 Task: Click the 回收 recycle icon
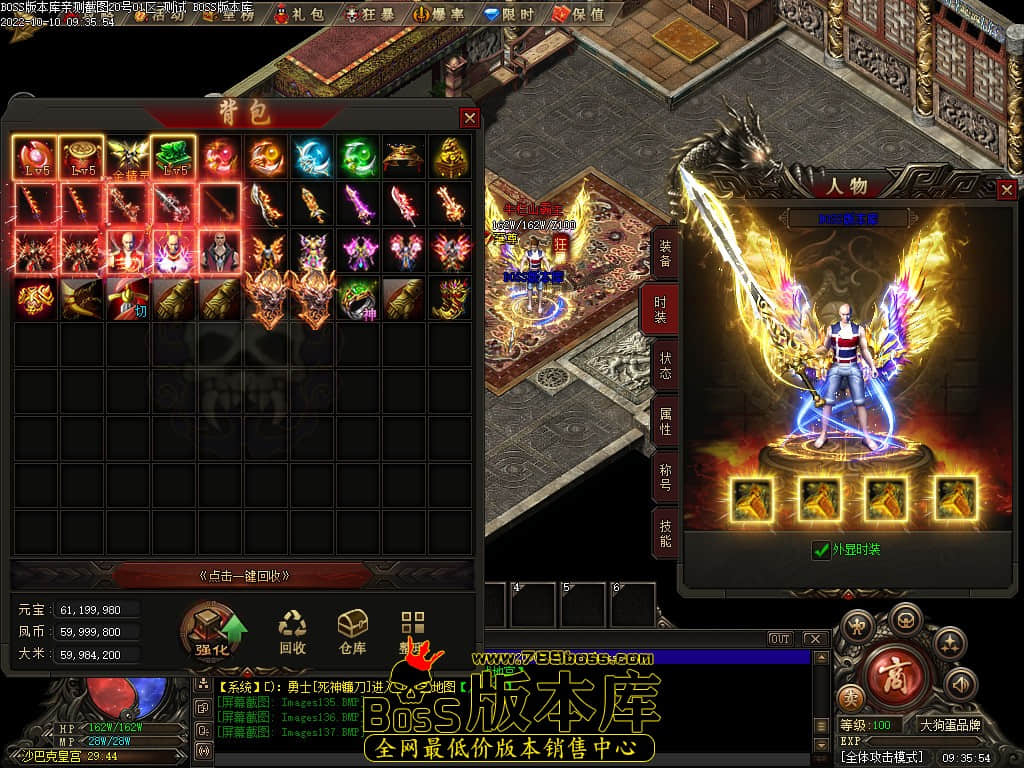tap(293, 633)
